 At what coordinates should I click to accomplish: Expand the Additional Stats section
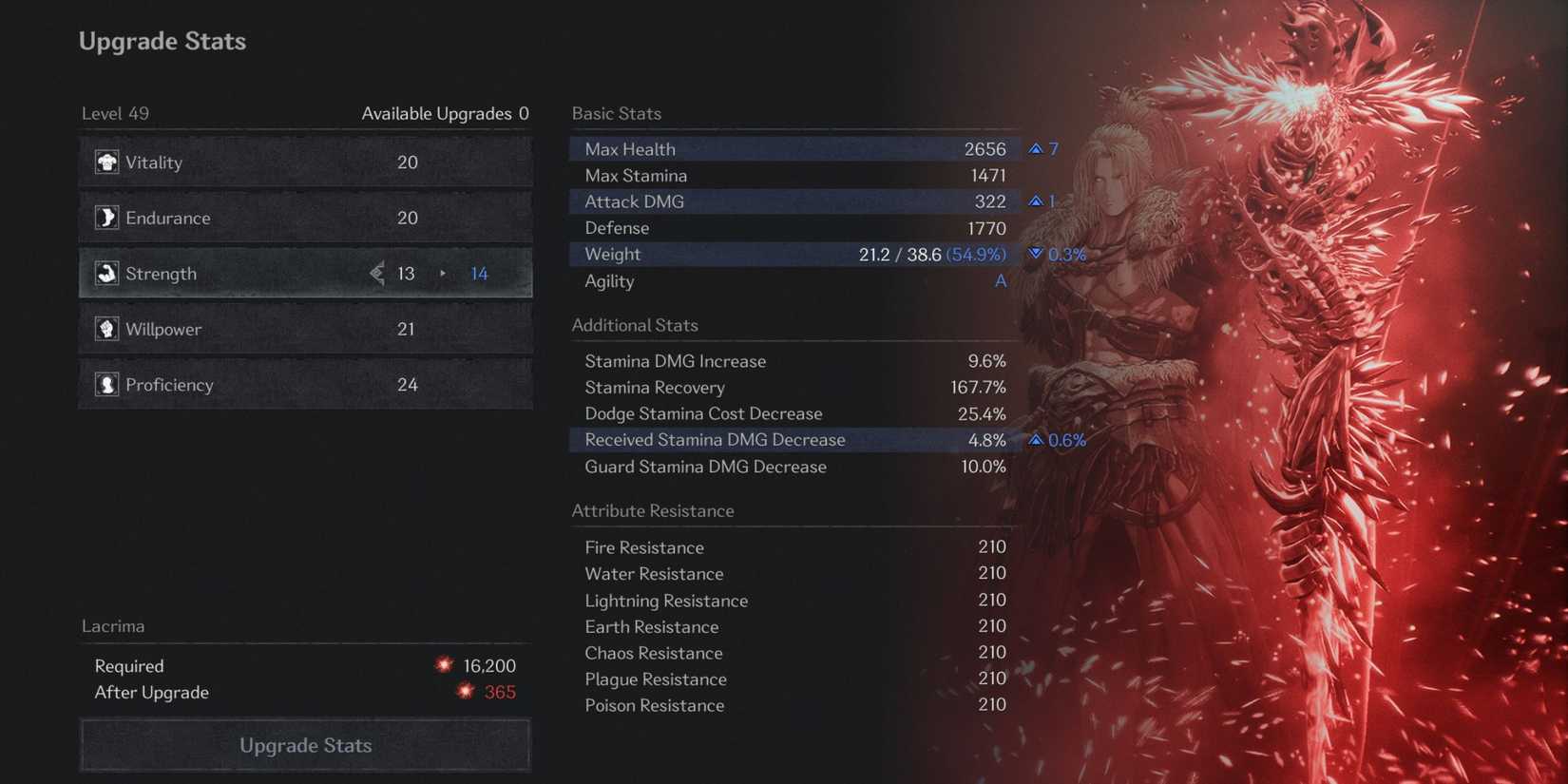click(635, 325)
